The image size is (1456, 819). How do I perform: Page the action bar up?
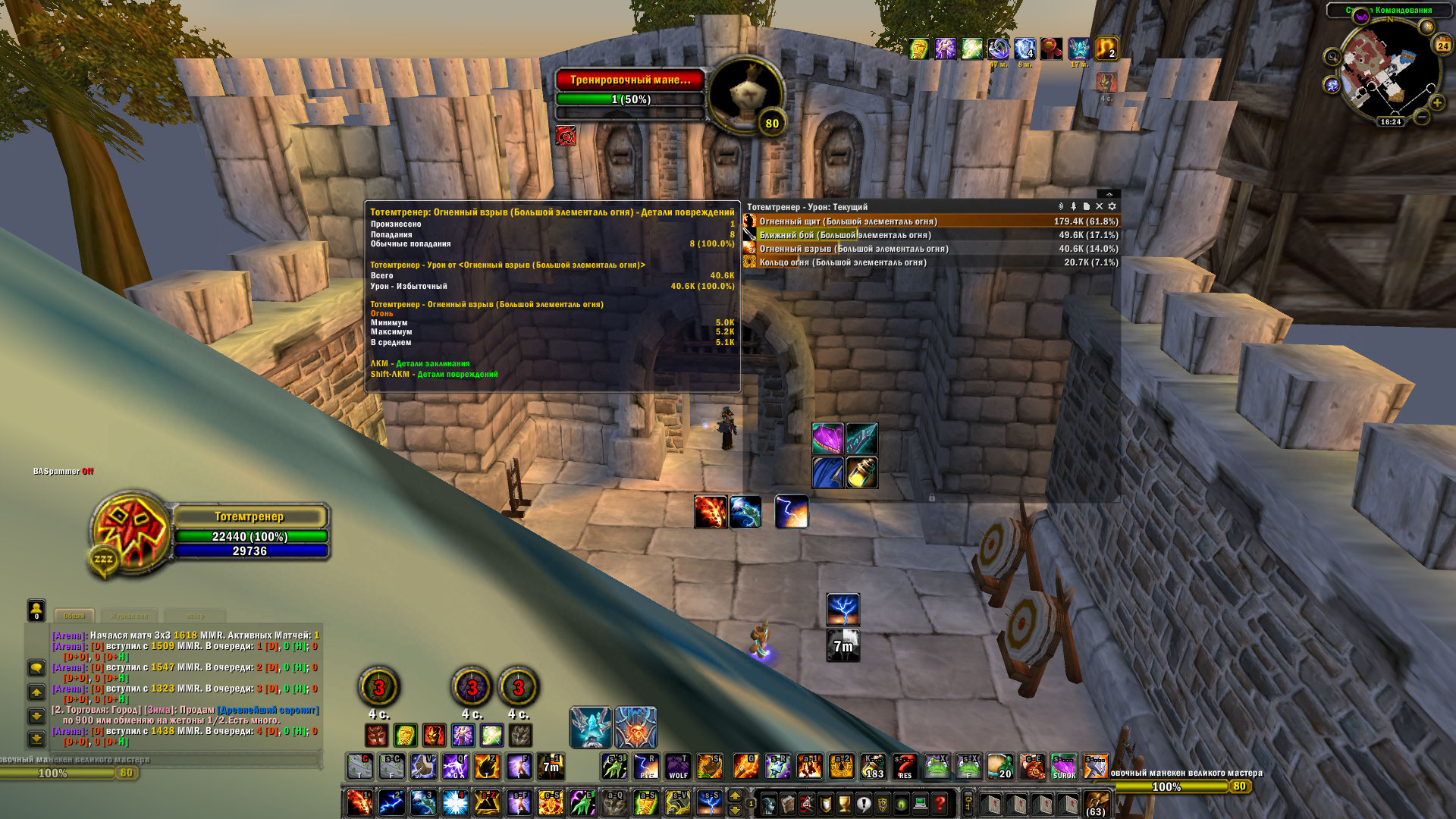[x=734, y=795]
